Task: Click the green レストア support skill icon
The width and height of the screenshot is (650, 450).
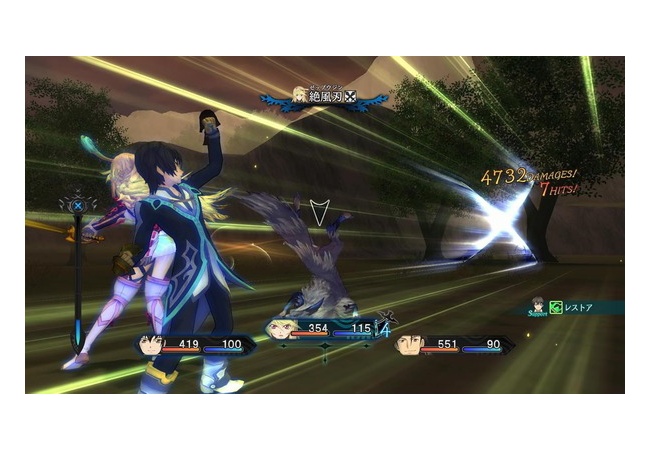Action: pos(557,308)
